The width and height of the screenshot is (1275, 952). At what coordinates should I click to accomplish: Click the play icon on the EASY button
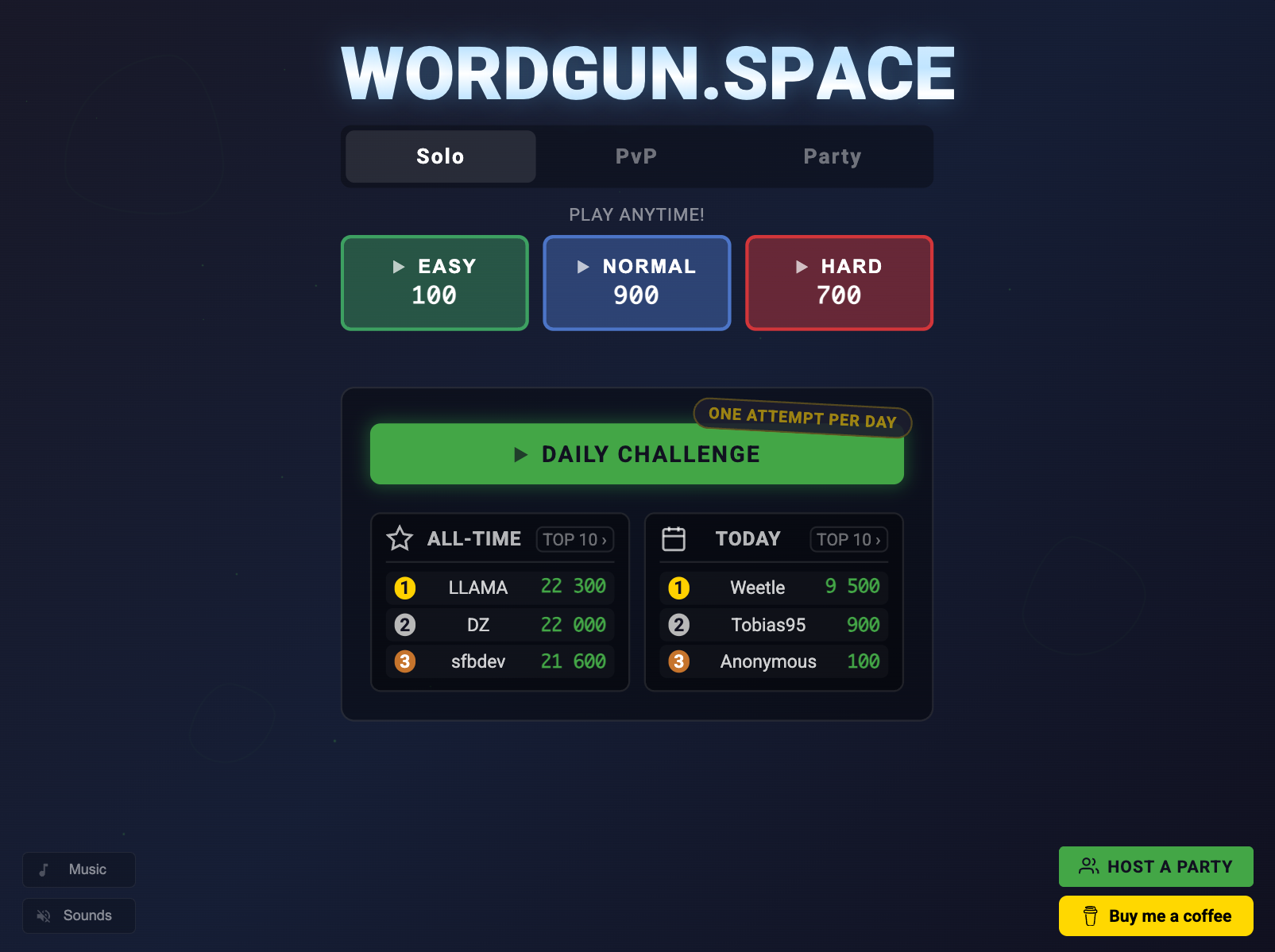coord(399,268)
